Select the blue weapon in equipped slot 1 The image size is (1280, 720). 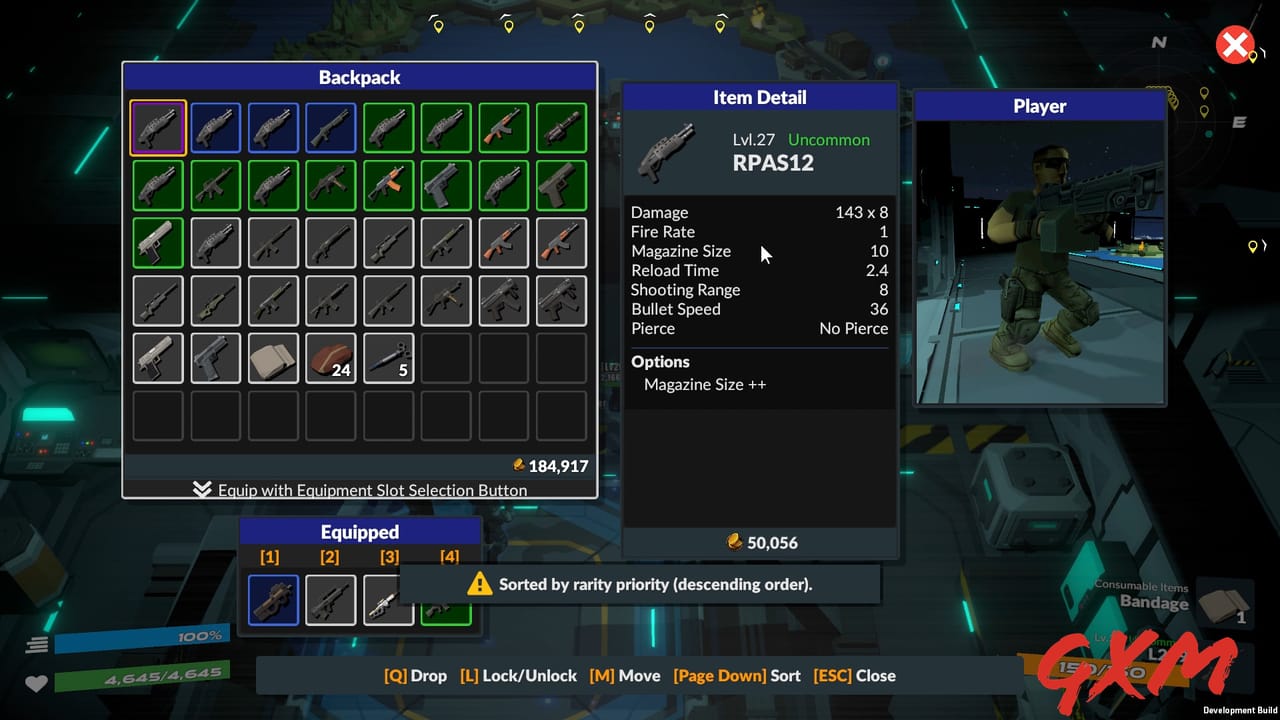272,599
